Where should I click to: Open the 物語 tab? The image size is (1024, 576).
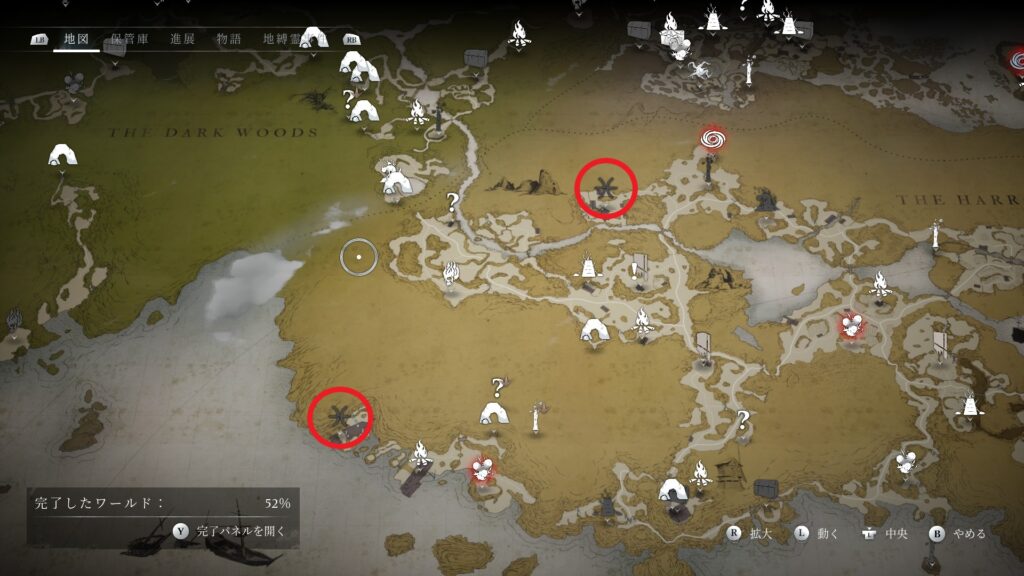[229, 40]
